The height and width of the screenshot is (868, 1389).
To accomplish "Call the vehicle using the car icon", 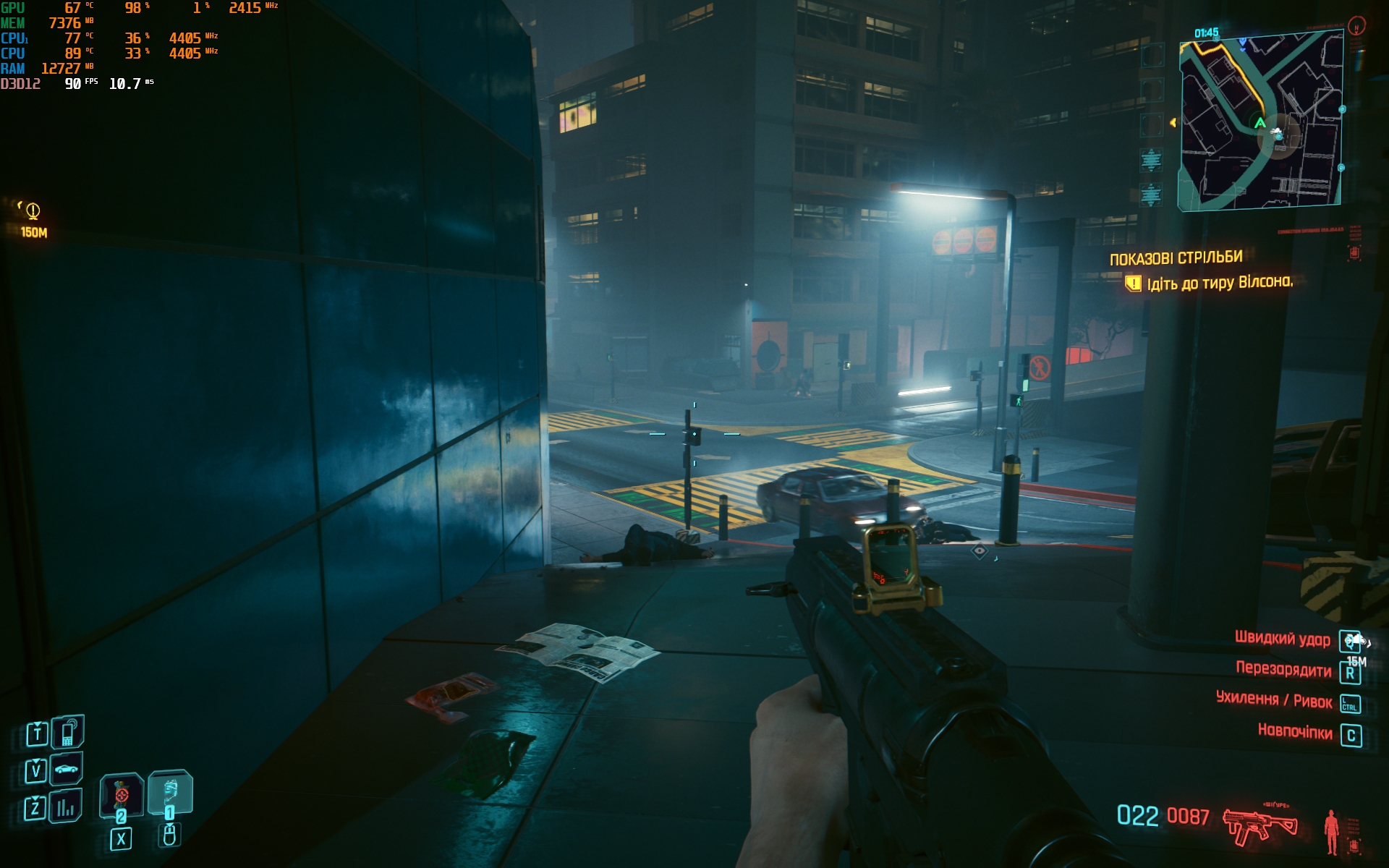I will pos(67,769).
